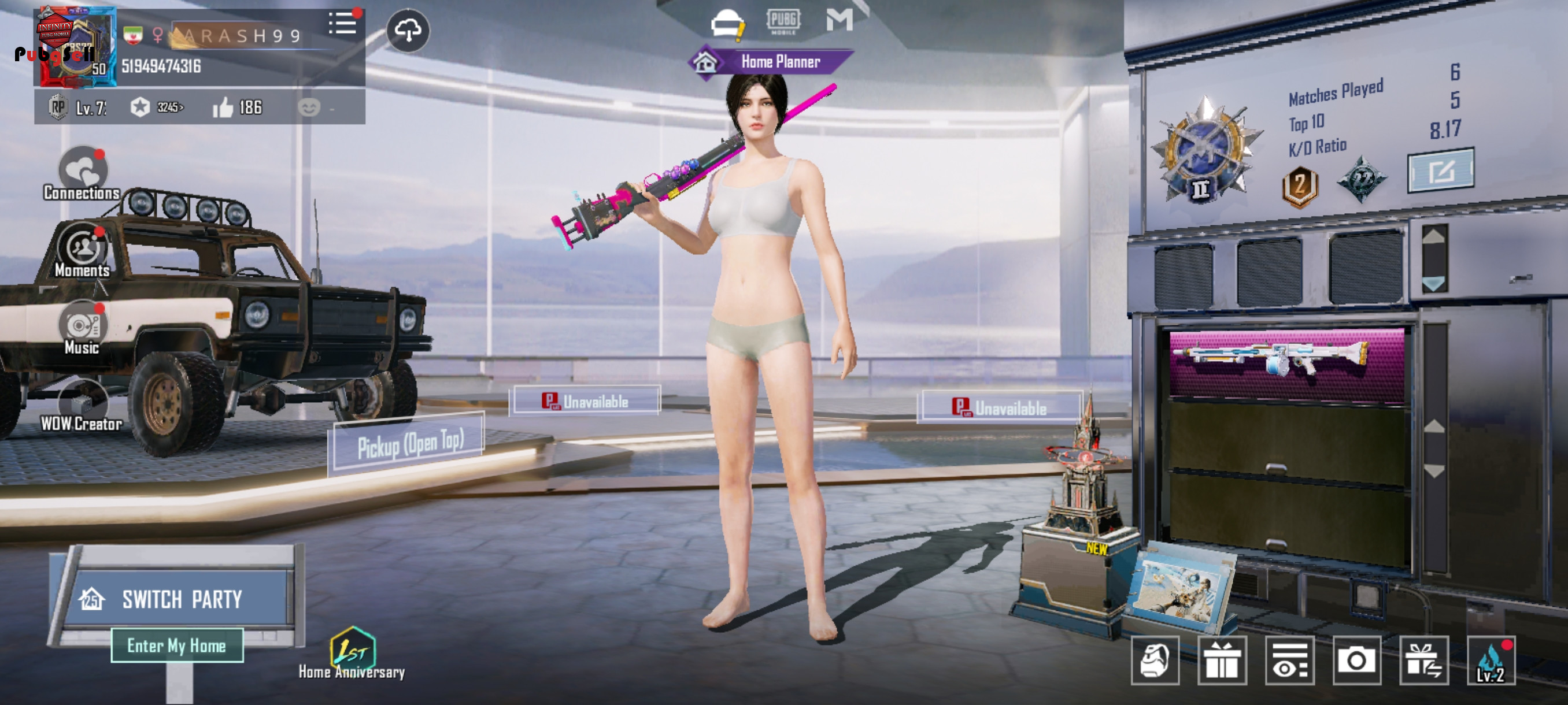
Task: Open the list menu beside player name
Action: pos(343,24)
